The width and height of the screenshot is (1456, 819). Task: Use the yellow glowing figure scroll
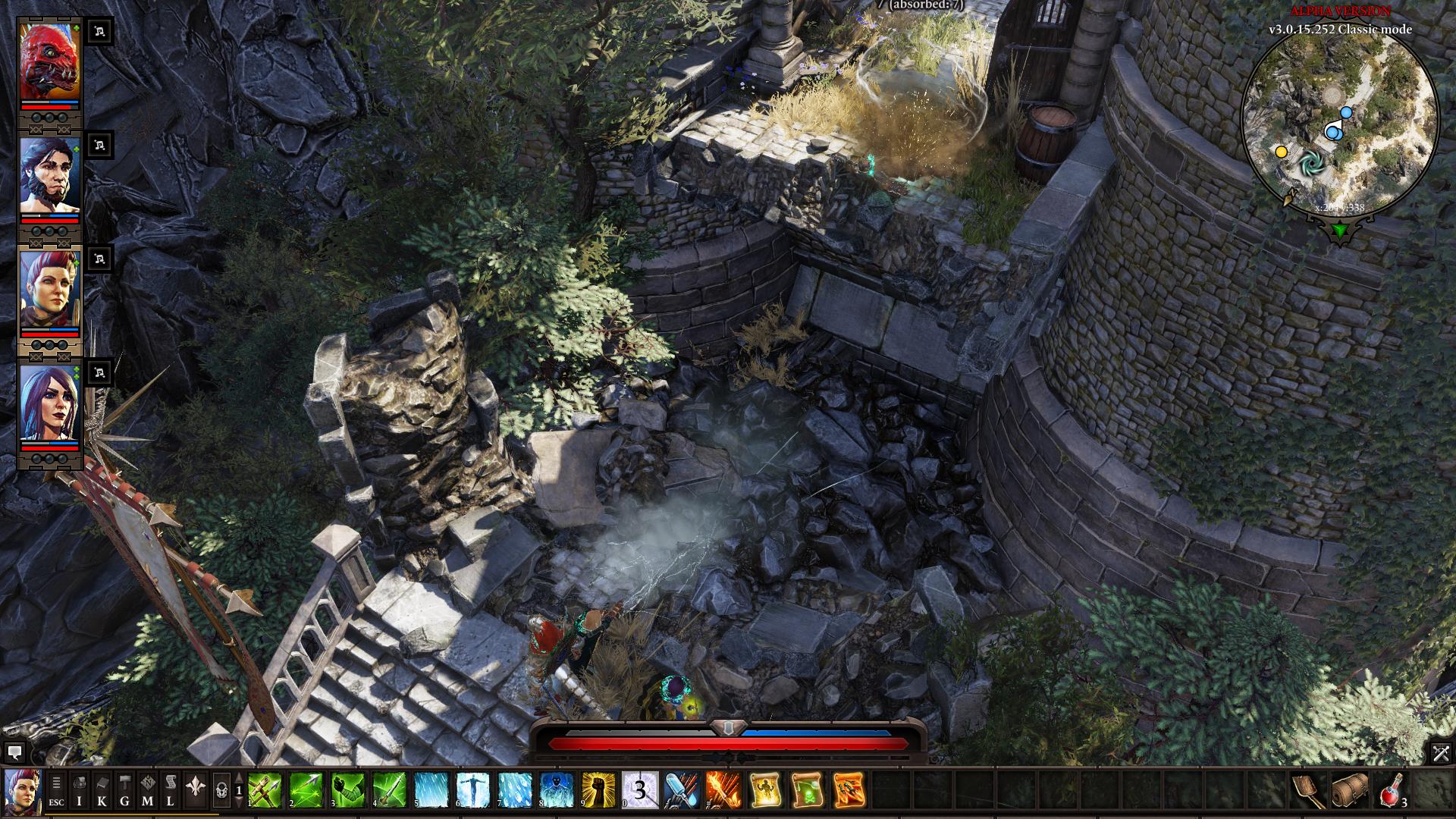point(765,790)
